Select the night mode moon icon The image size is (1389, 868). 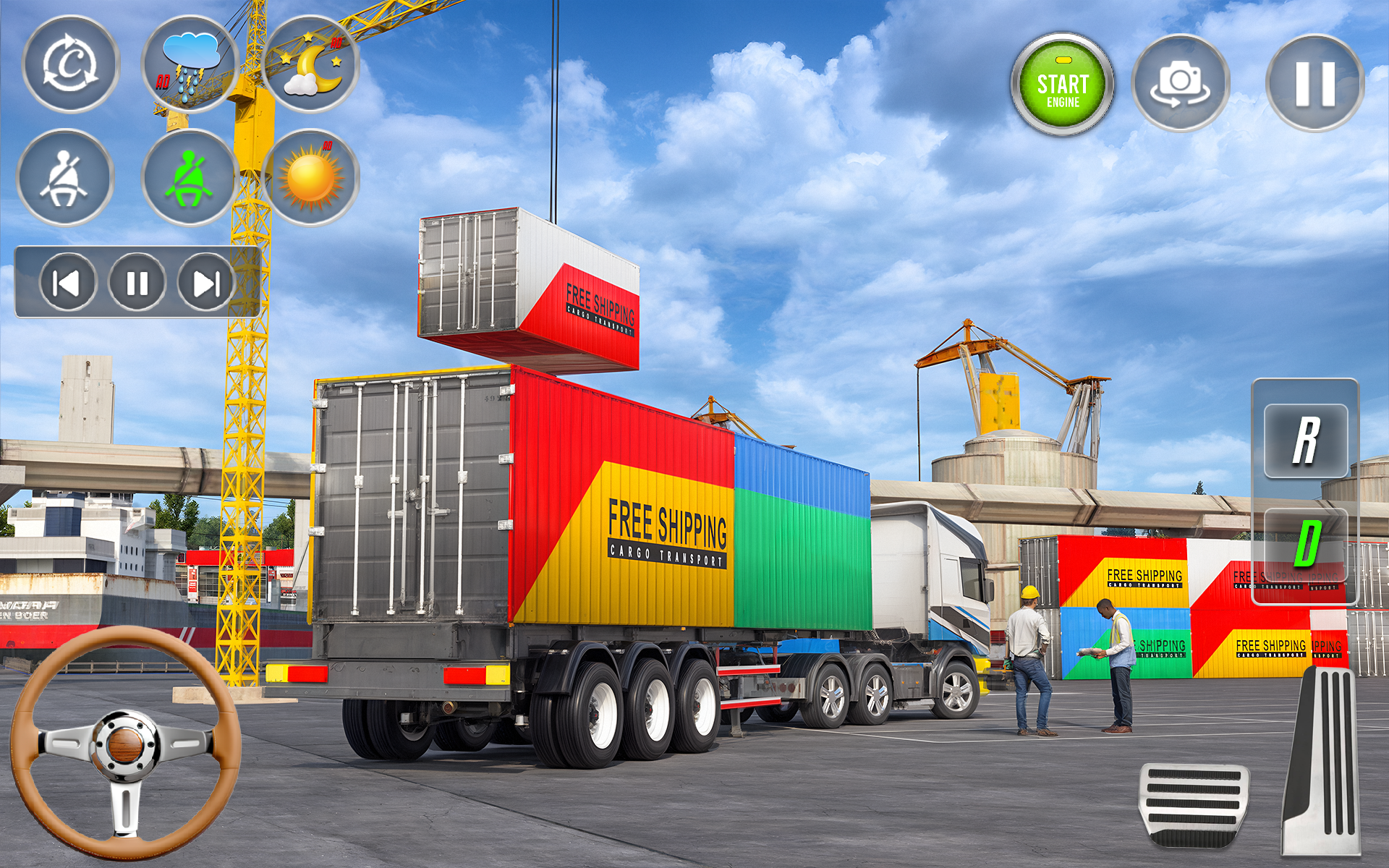point(313,69)
